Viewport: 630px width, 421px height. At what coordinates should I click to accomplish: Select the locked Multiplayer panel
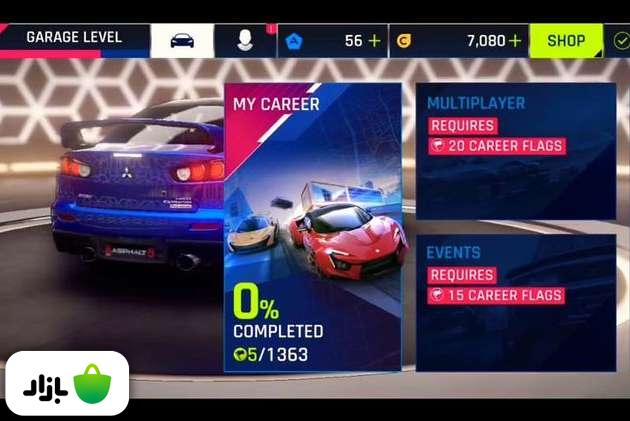[x=515, y=150]
